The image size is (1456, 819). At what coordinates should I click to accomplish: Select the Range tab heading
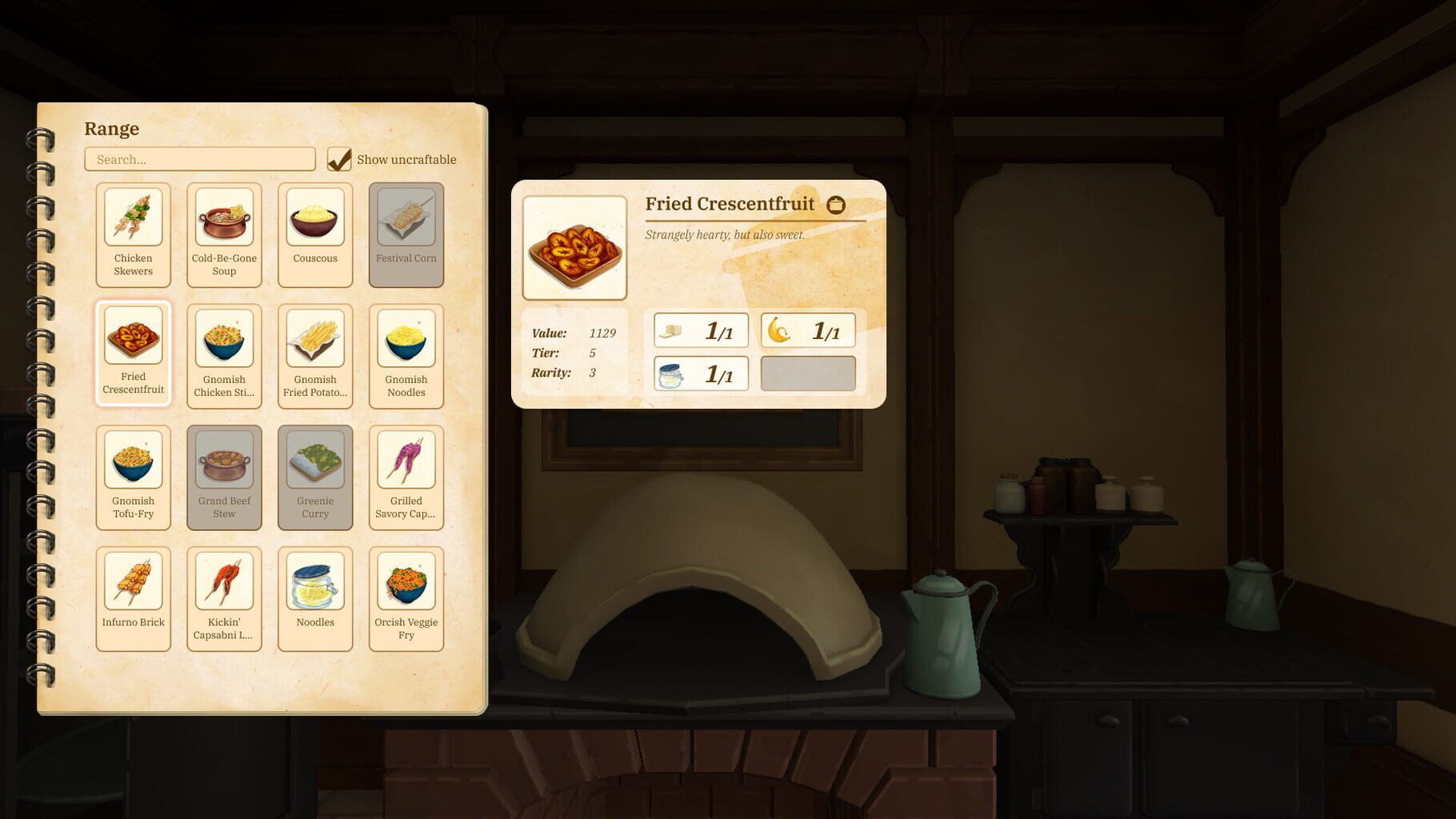tap(111, 128)
